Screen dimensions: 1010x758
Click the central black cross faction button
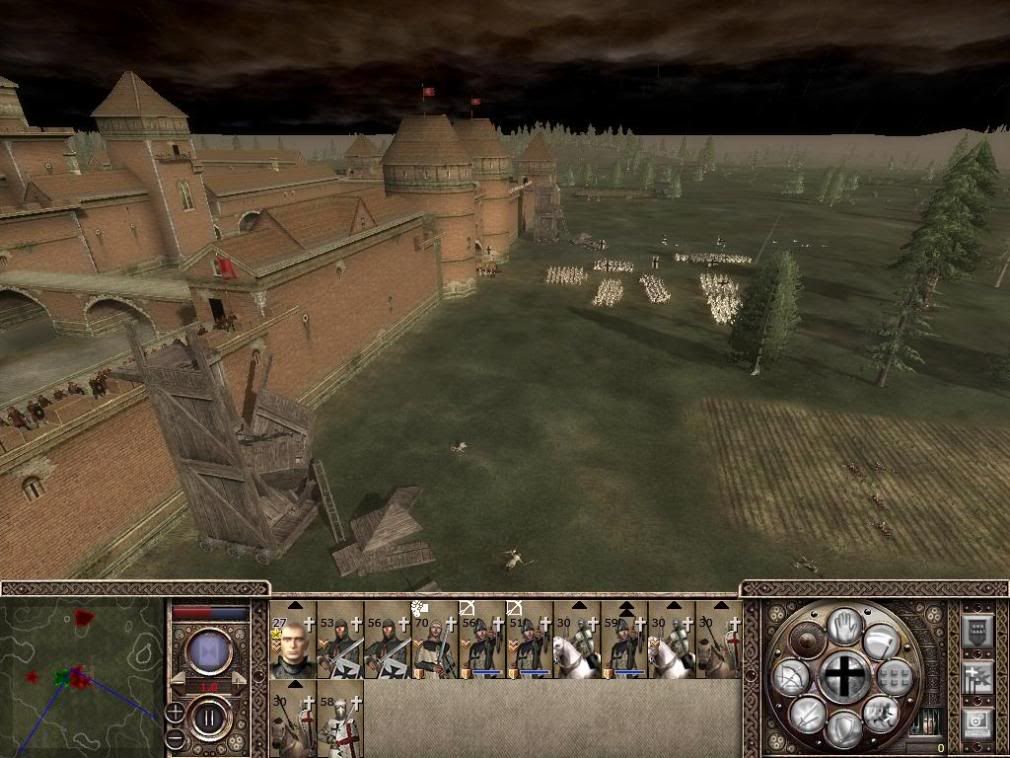[845, 678]
